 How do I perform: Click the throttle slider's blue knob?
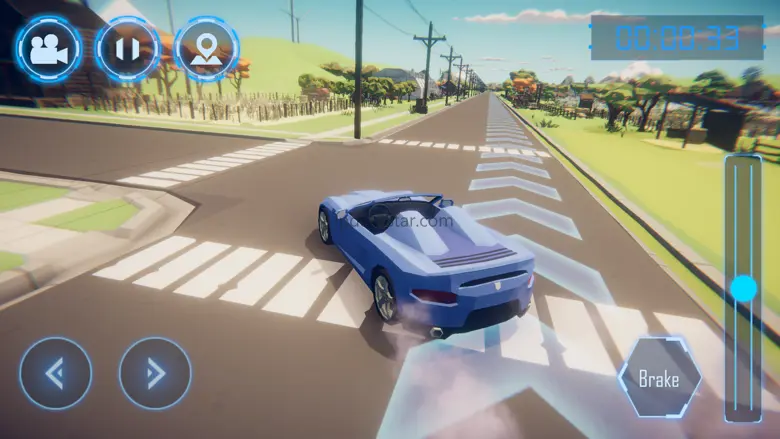point(743,289)
